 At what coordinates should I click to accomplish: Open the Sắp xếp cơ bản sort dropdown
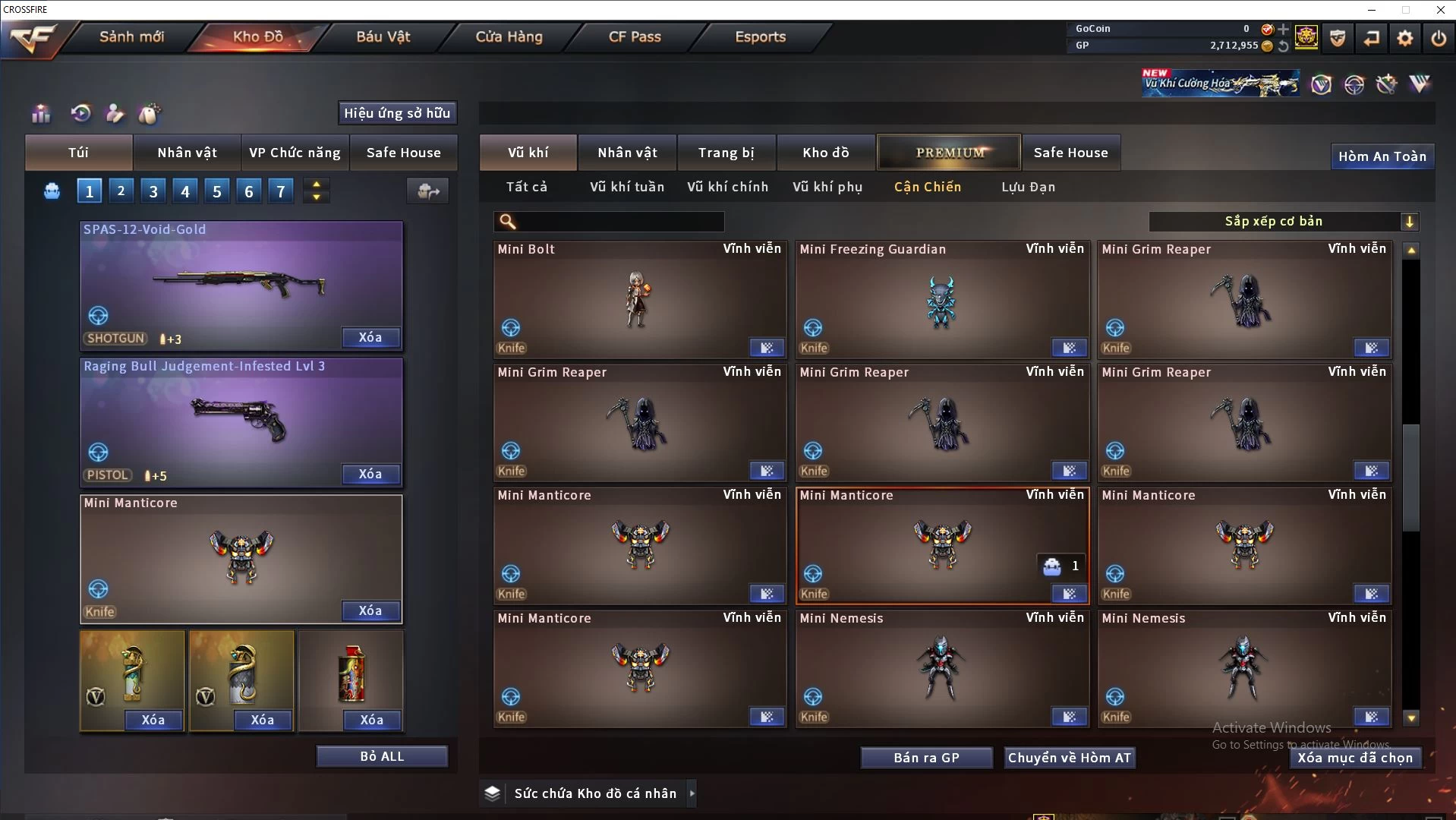pyautogui.click(x=1283, y=221)
